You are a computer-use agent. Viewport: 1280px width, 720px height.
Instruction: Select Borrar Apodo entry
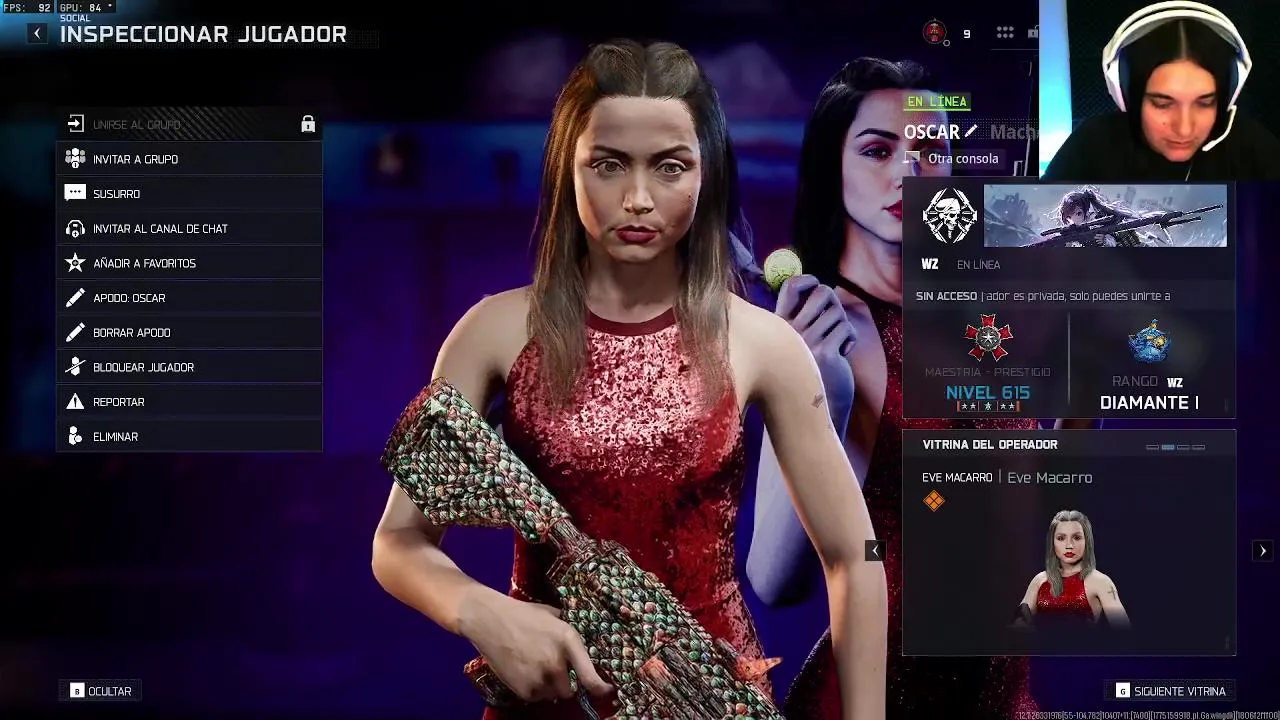(131, 333)
